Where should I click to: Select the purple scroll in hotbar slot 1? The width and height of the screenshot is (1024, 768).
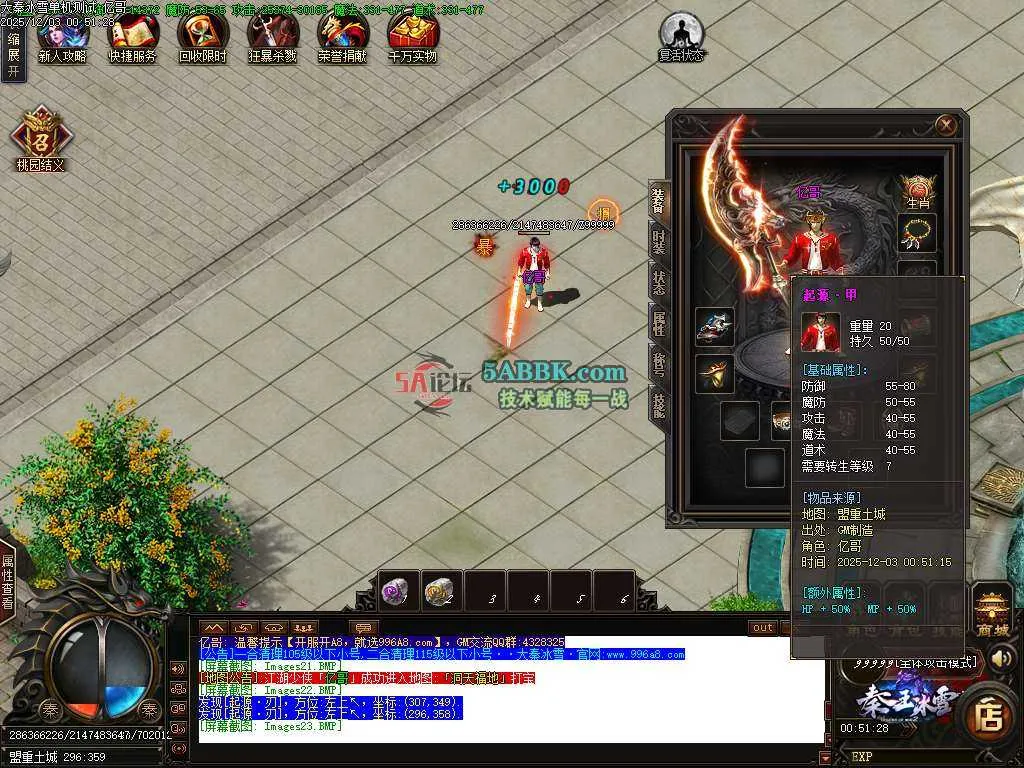pyautogui.click(x=397, y=590)
